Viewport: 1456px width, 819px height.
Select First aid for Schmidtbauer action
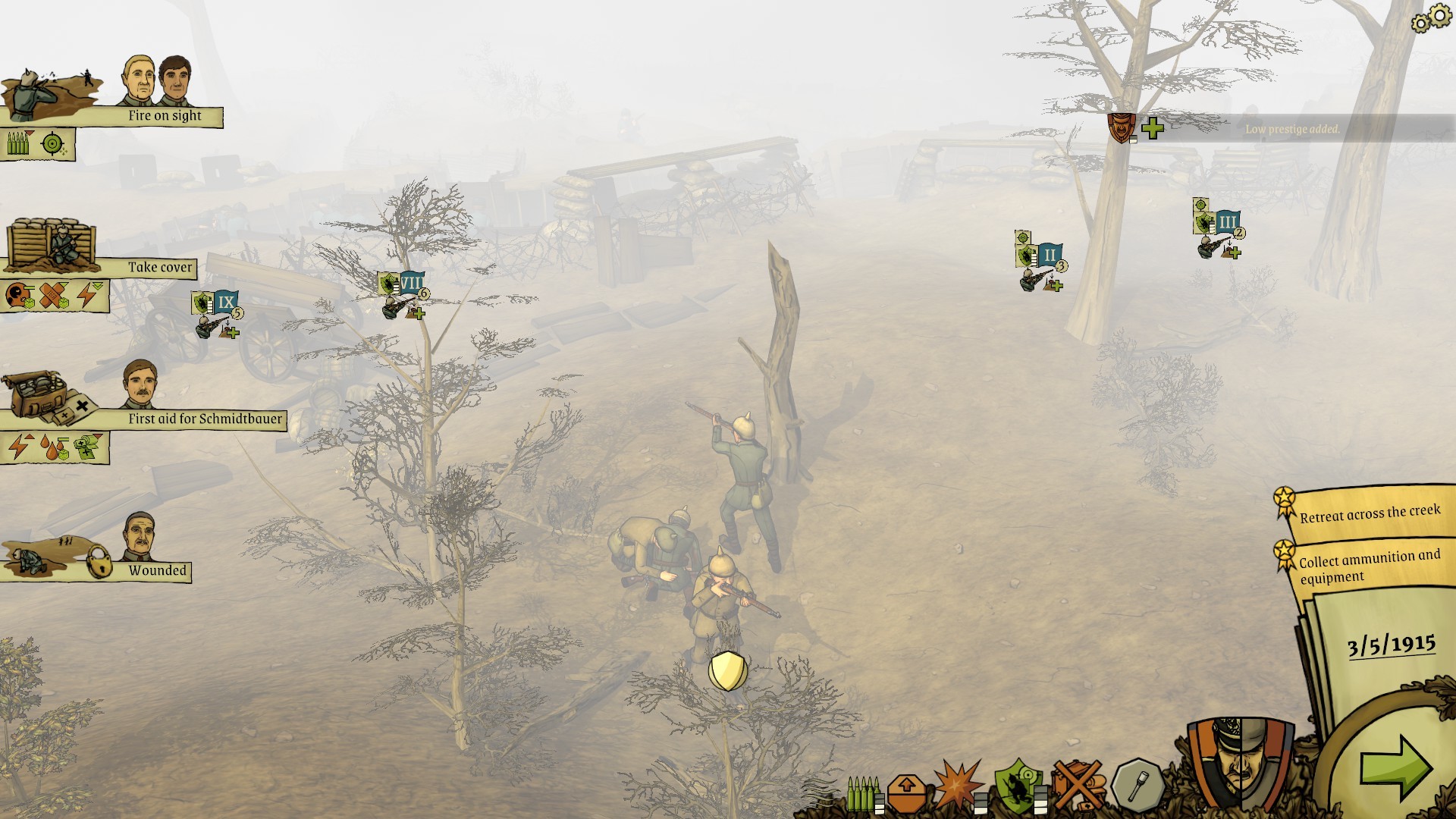[204, 419]
